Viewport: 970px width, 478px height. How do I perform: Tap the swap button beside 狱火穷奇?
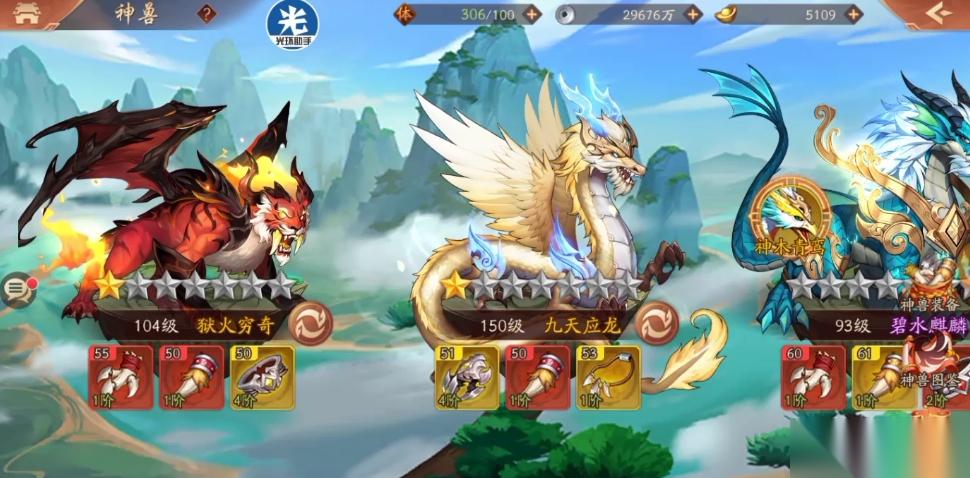pyautogui.click(x=310, y=324)
